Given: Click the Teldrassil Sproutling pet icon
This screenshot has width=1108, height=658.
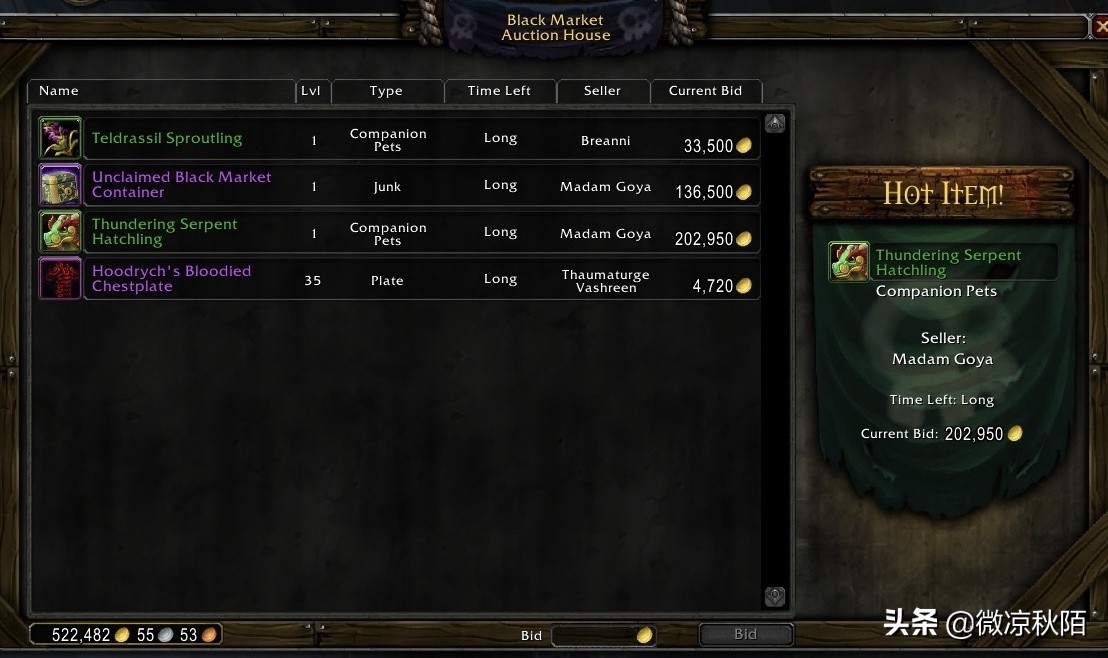Looking at the screenshot, I should coord(59,138).
